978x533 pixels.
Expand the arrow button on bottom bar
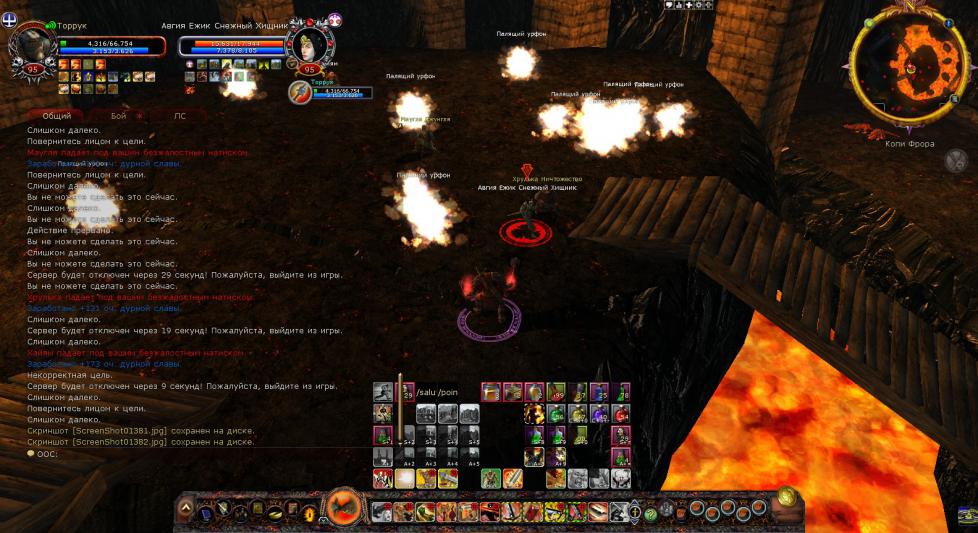coord(186,509)
